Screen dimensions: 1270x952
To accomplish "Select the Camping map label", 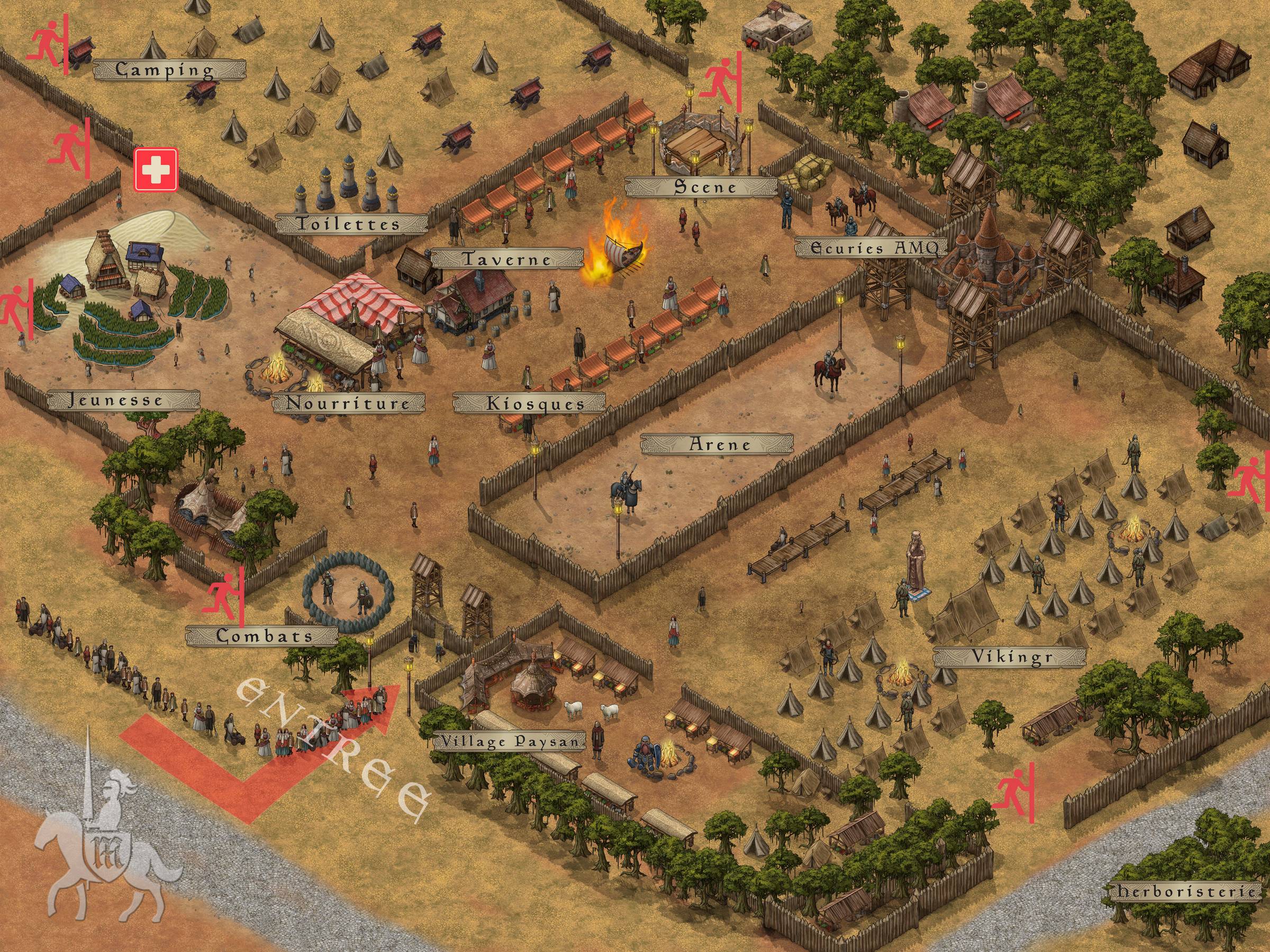I will pos(169,70).
